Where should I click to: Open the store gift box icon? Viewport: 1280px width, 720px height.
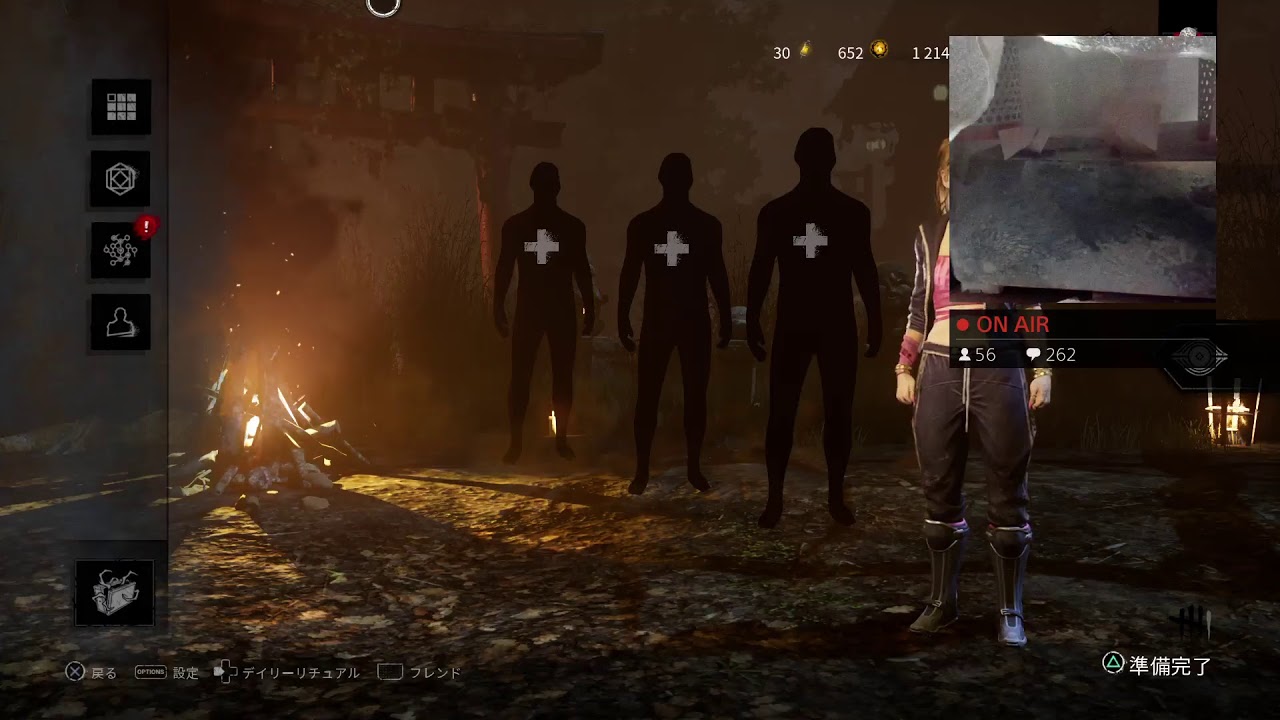(115, 593)
